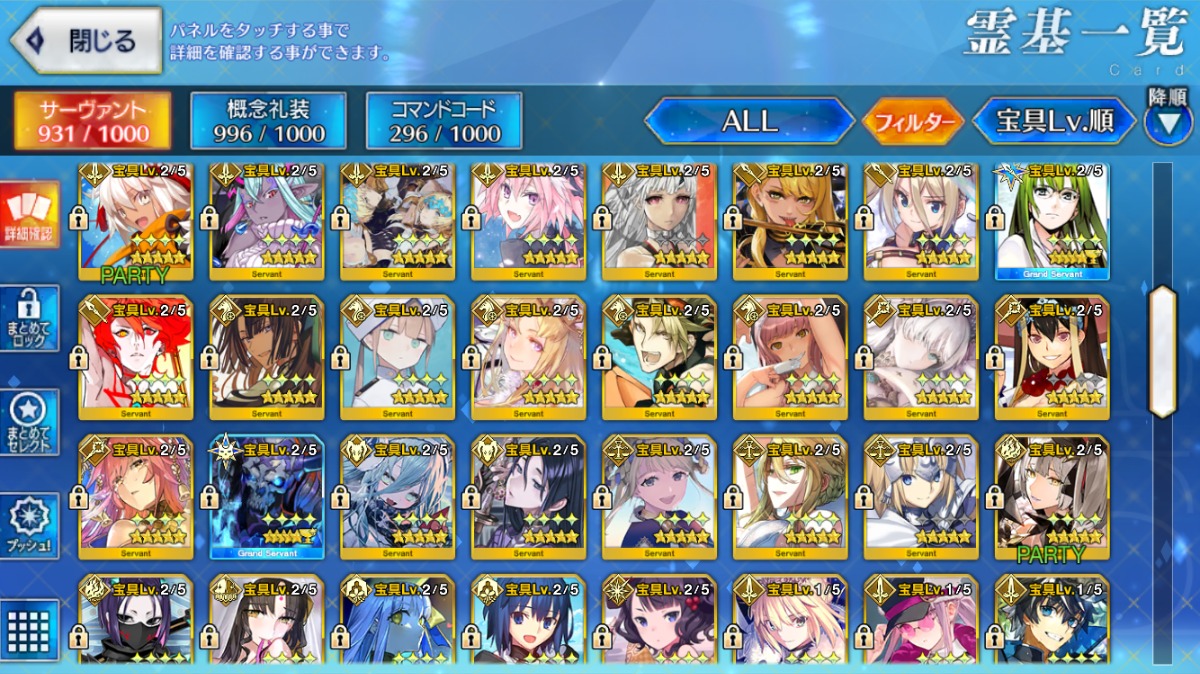Select the masked purple-haired ninja servant card
This screenshot has height=674, width=1200.
[x=136, y=620]
